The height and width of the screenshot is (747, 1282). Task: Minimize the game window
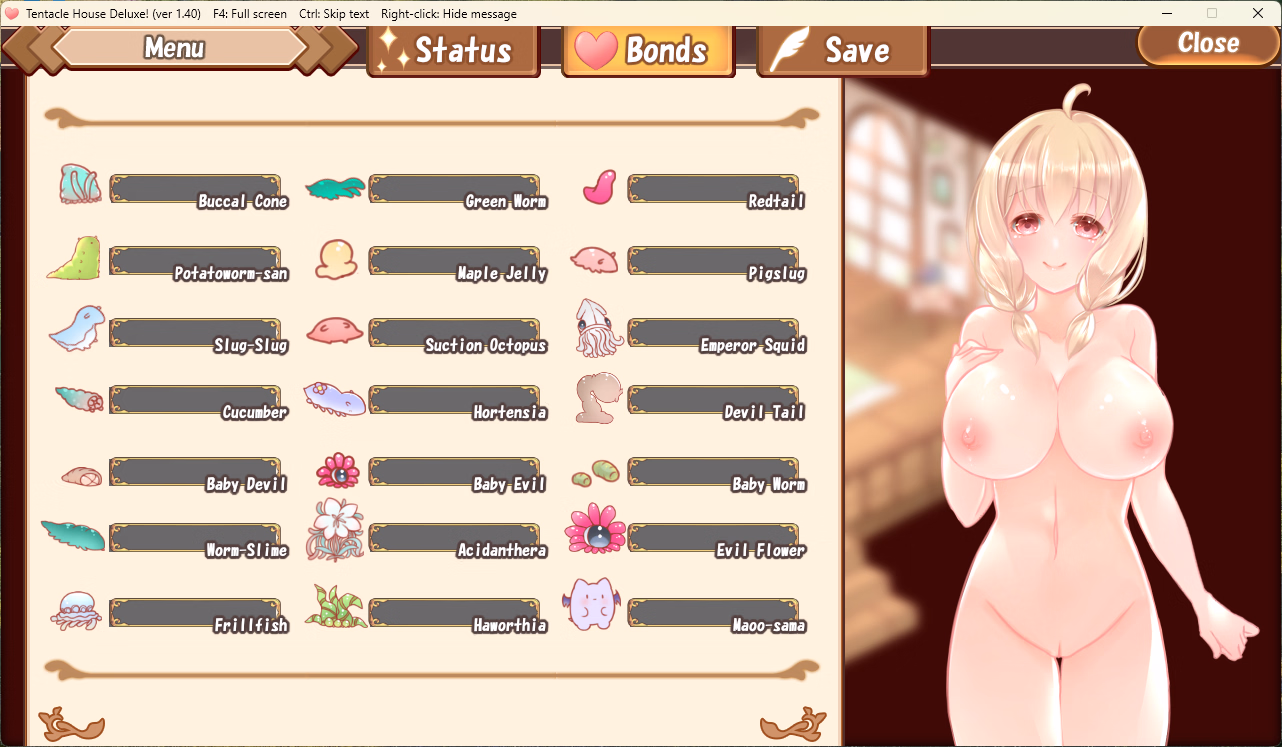(x=1166, y=14)
